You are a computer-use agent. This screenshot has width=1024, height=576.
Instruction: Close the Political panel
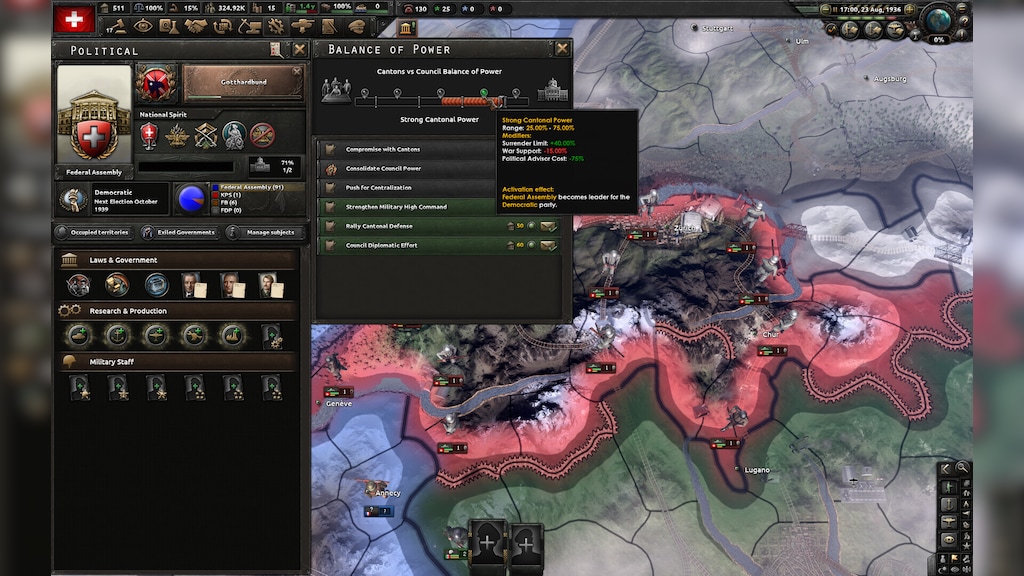pos(299,49)
